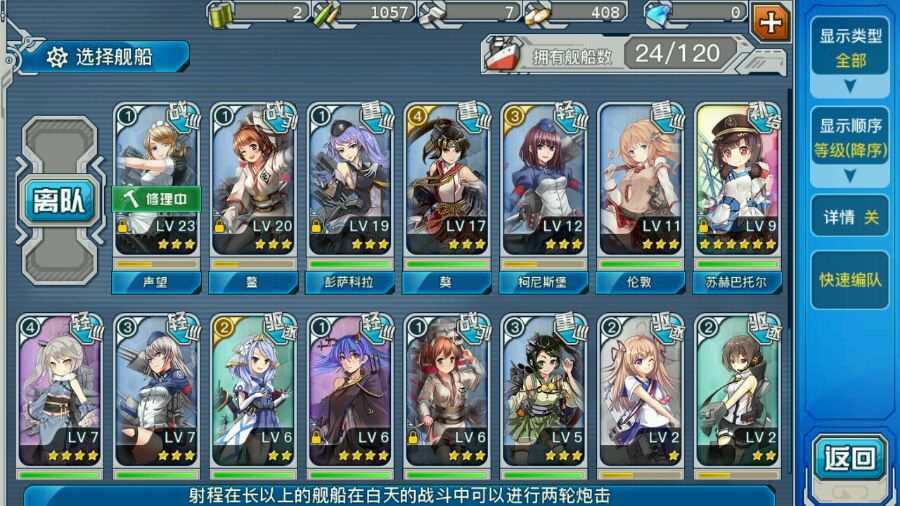Open 快速编队 quick formation
The image size is (900, 506).
[x=849, y=280]
